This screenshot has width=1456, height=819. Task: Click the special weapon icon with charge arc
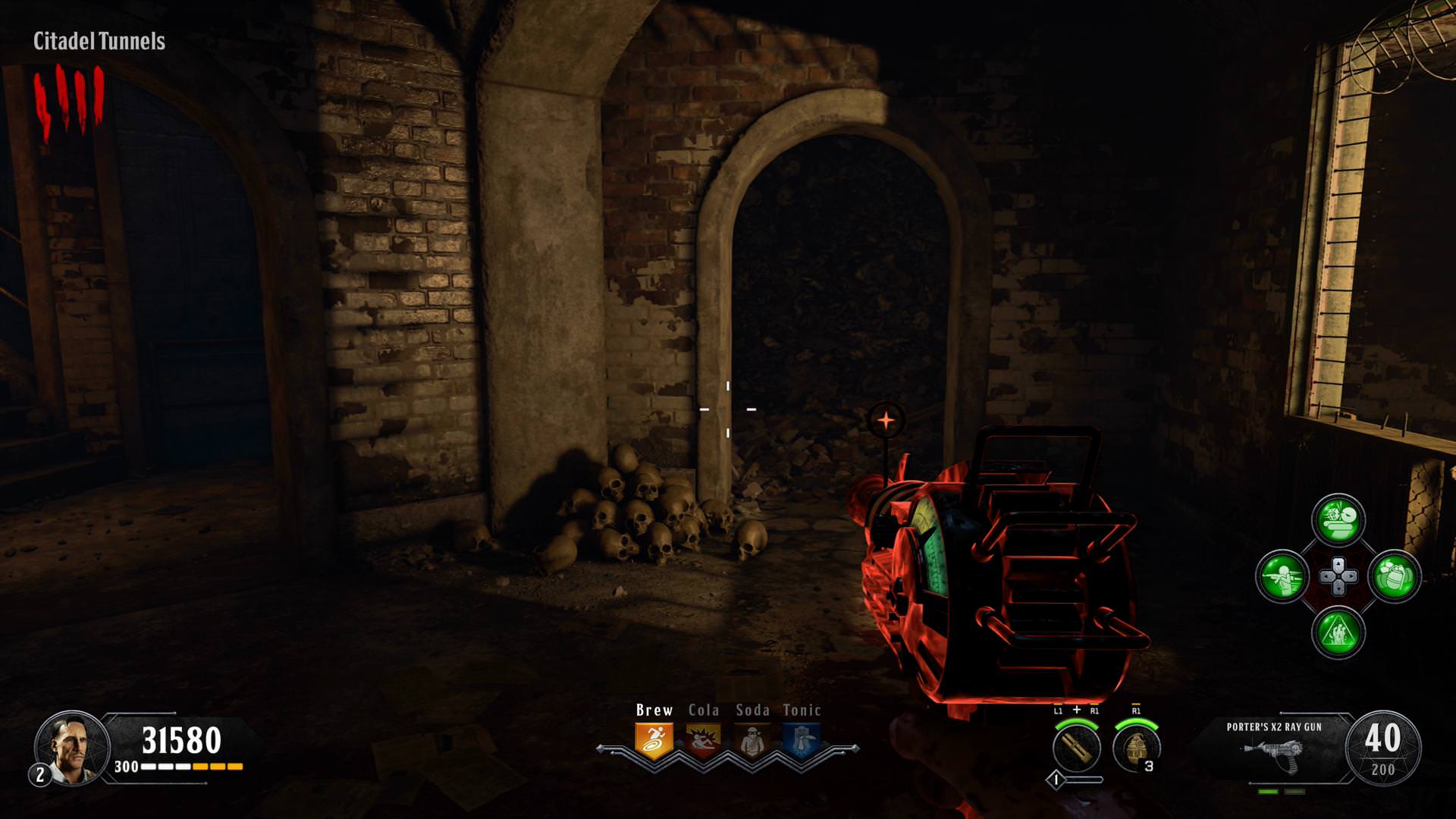pyautogui.click(x=1077, y=747)
